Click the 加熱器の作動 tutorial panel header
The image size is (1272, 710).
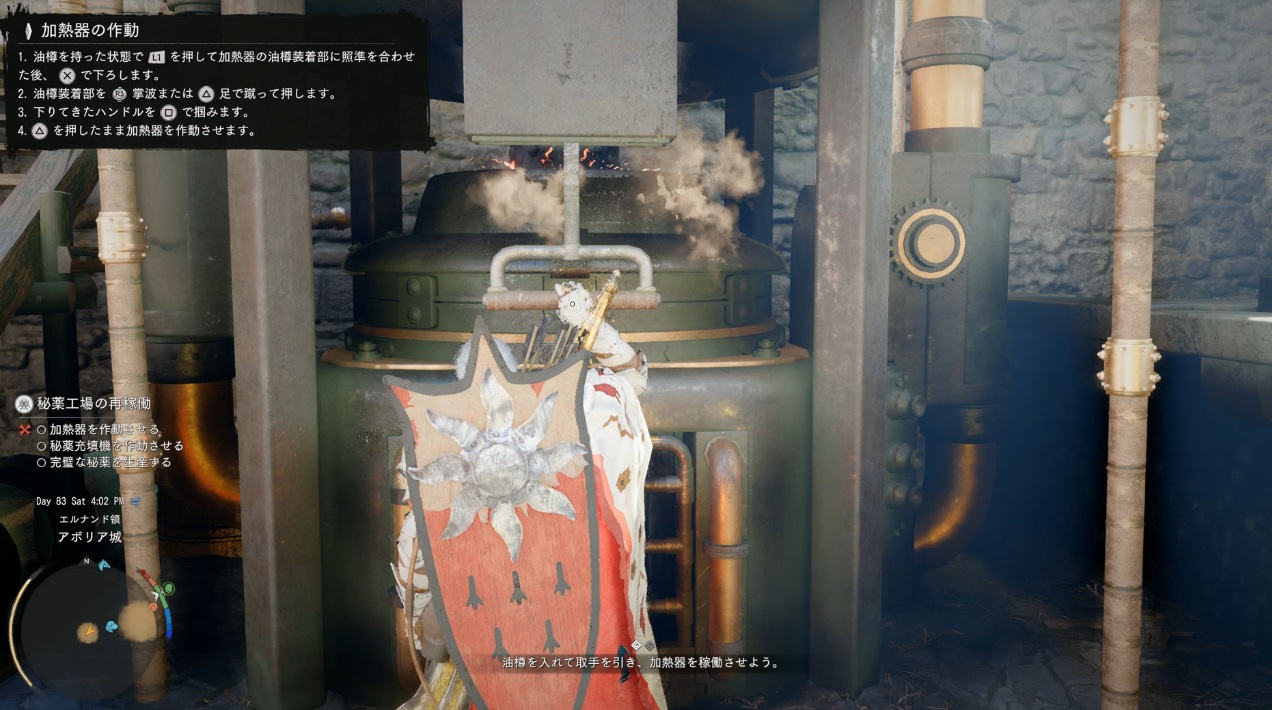[x=90, y=30]
